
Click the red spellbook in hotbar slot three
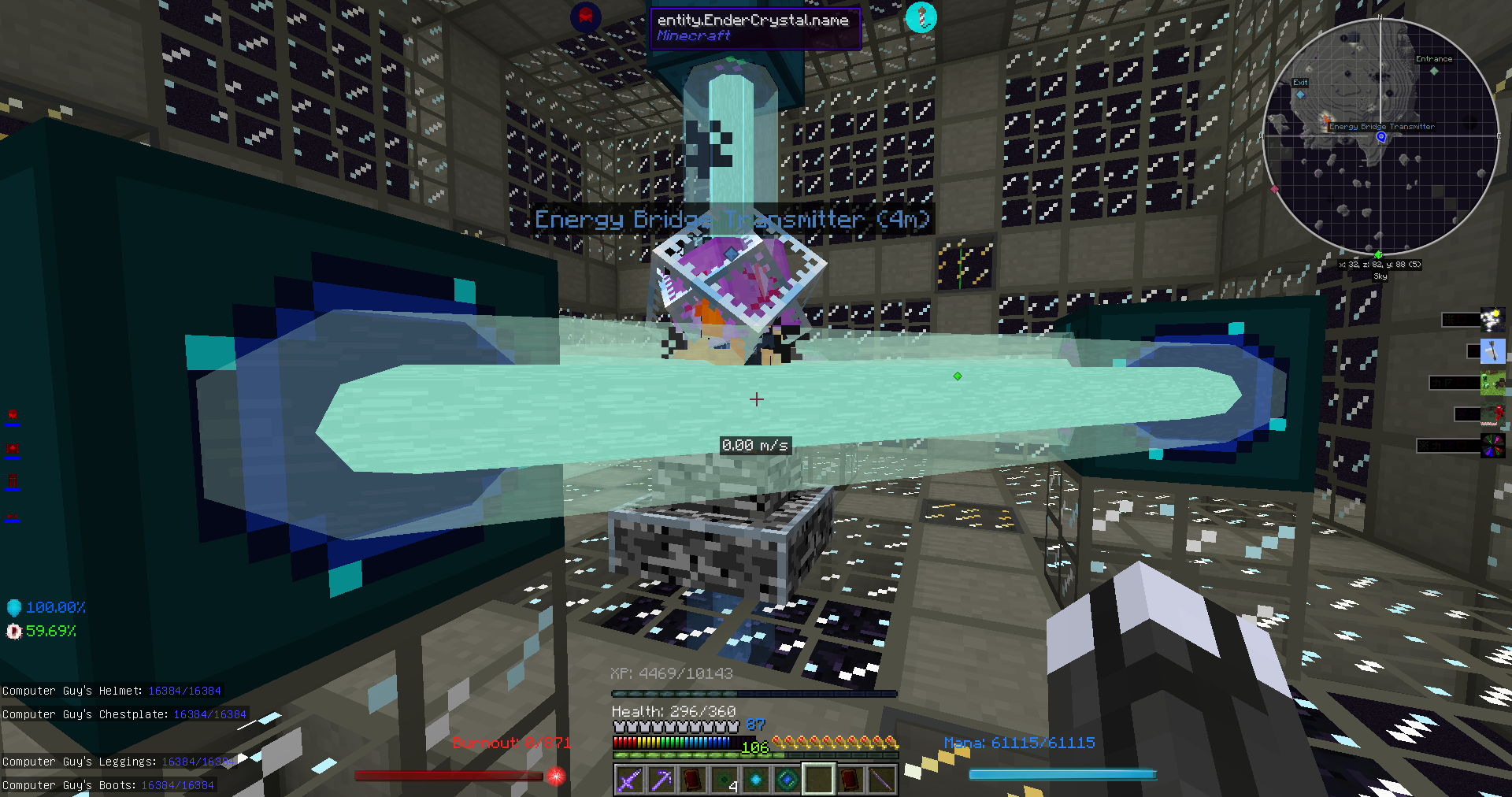tap(692, 779)
